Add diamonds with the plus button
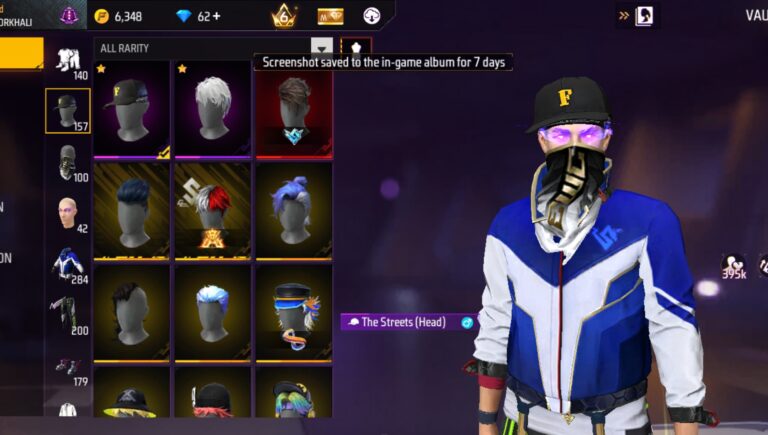The height and width of the screenshot is (435, 768). (x=216, y=16)
